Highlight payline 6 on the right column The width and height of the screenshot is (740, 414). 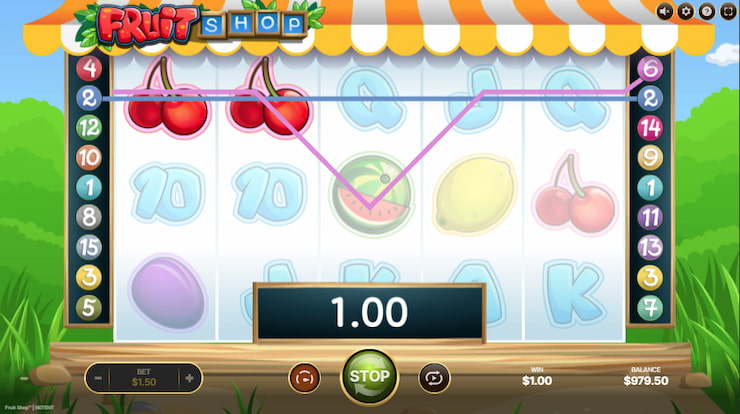pyautogui.click(x=651, y=69)
